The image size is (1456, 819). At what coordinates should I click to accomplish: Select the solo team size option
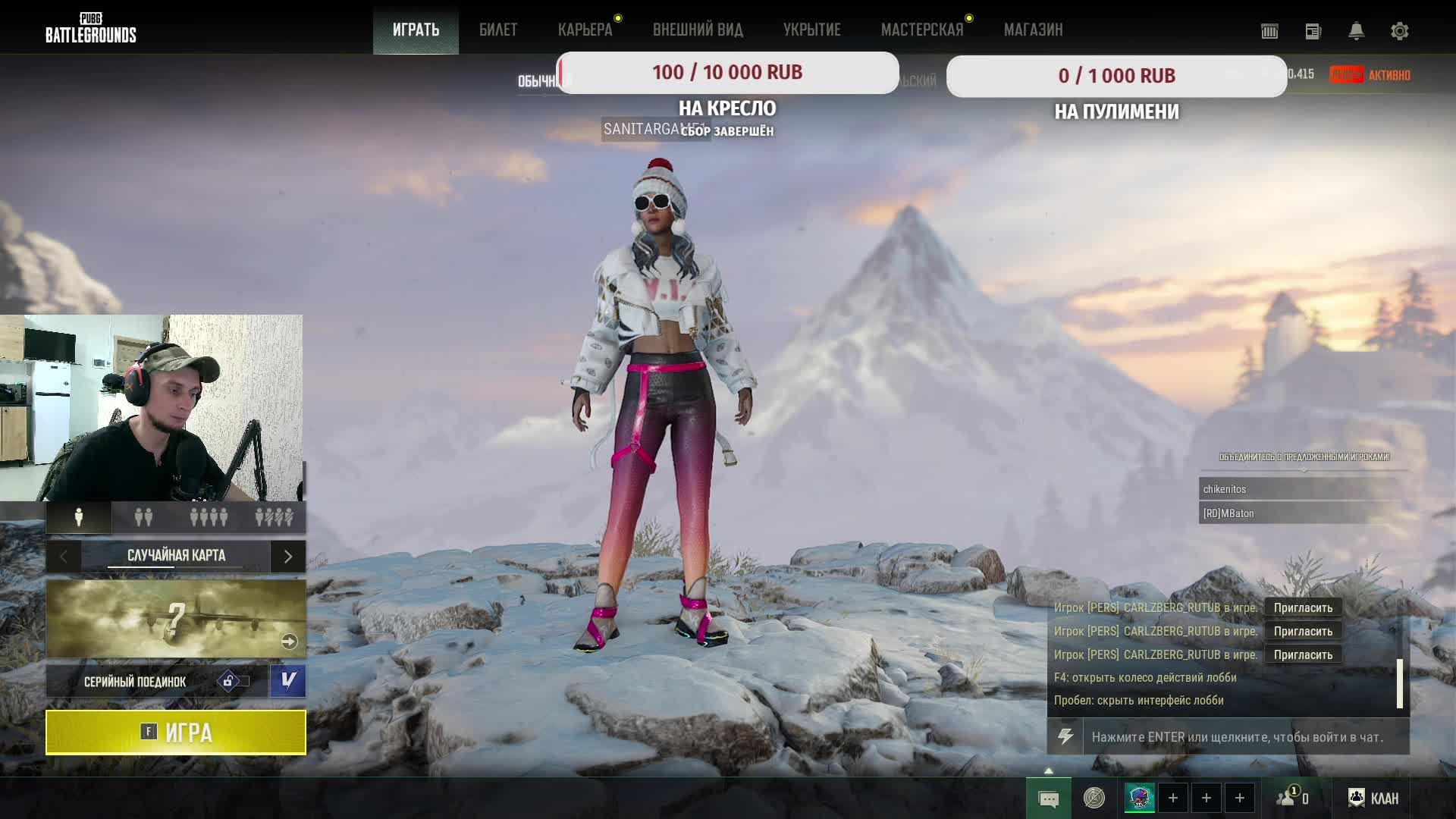(79, 517)
